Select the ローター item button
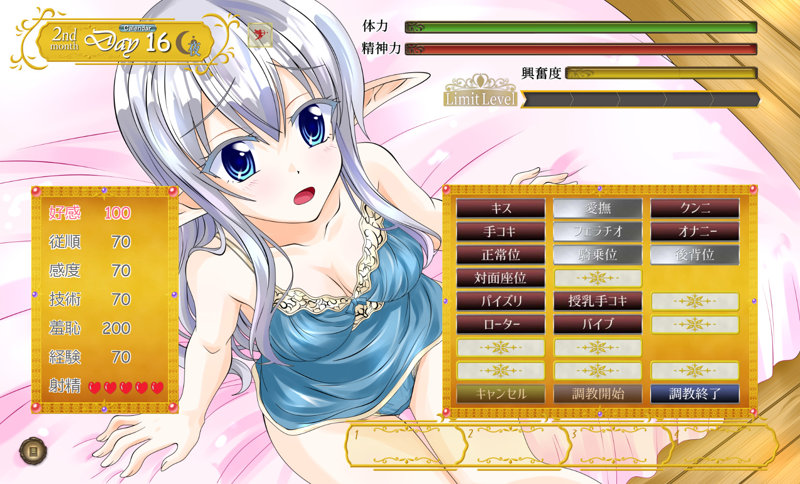This screenshot has height=484, width=800. click(501, 324)
